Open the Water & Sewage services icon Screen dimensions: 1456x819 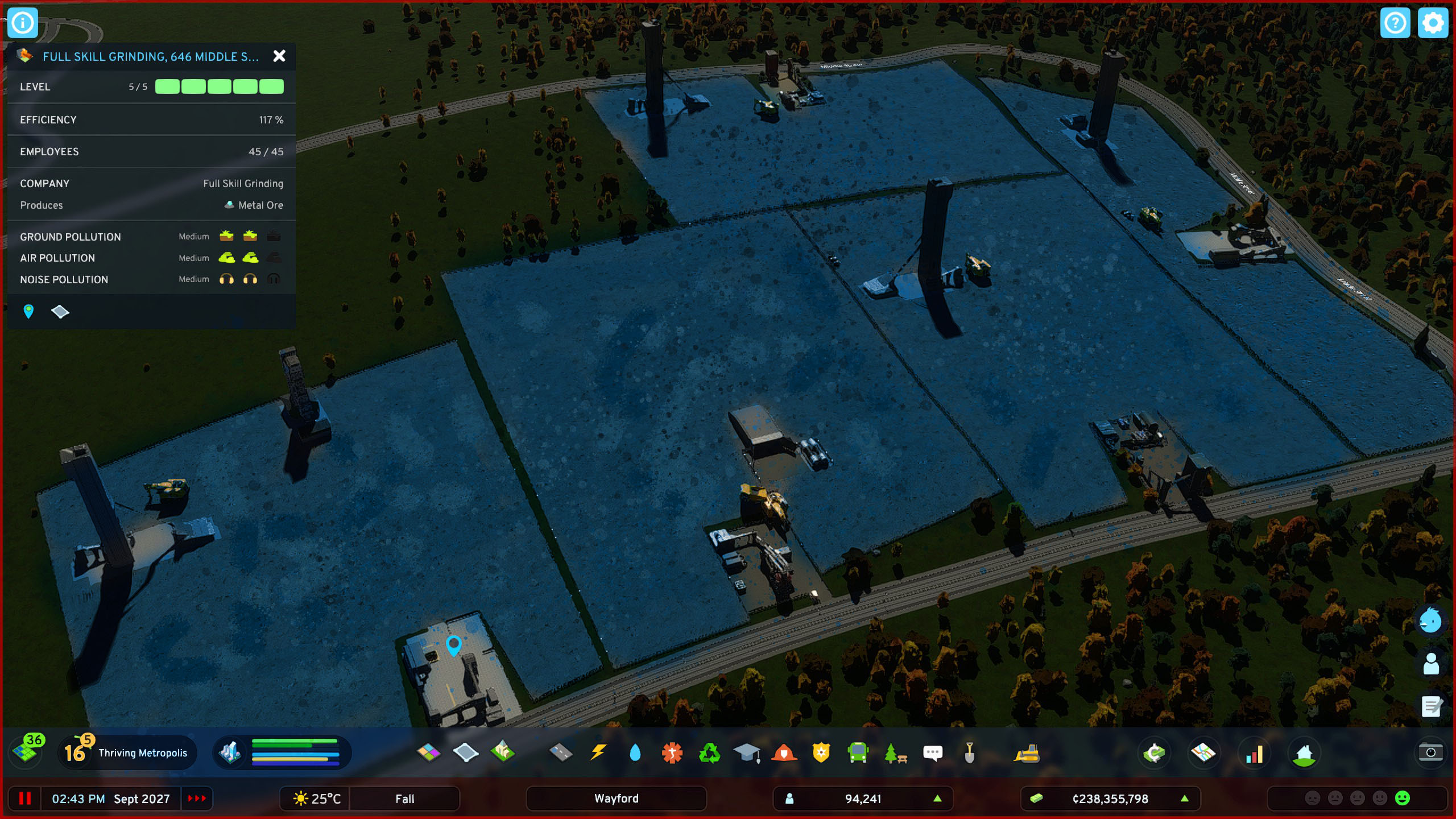[x=635, y=752]
